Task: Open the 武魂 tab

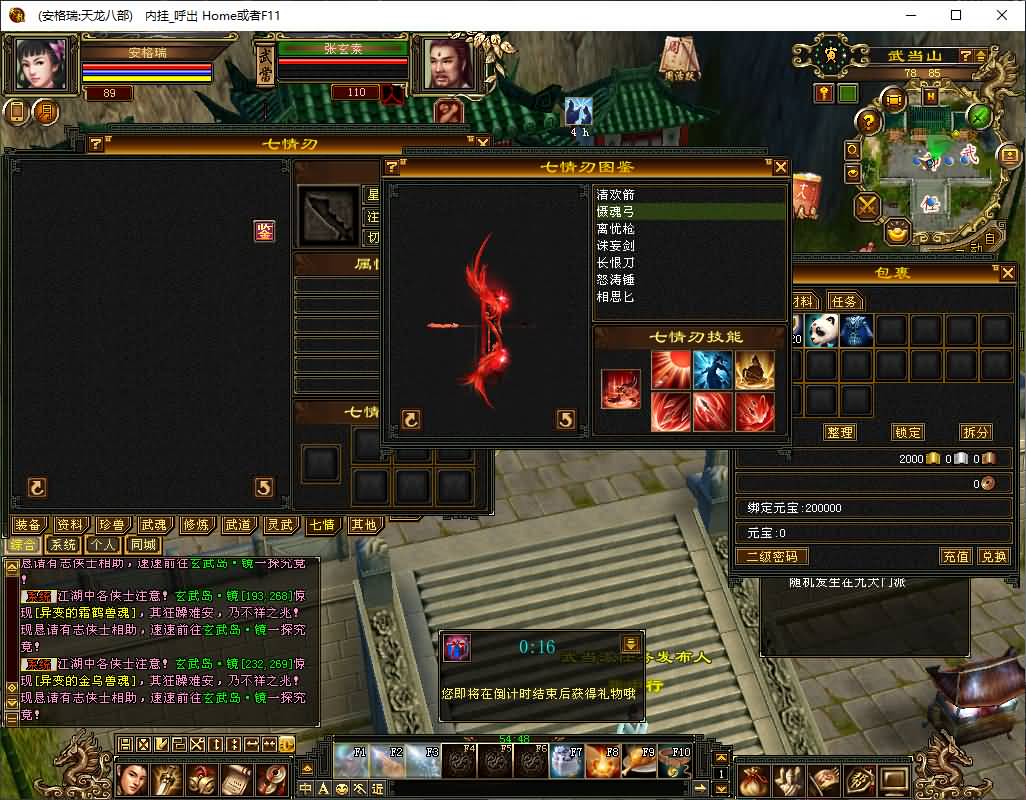Action: coord(154,525)
